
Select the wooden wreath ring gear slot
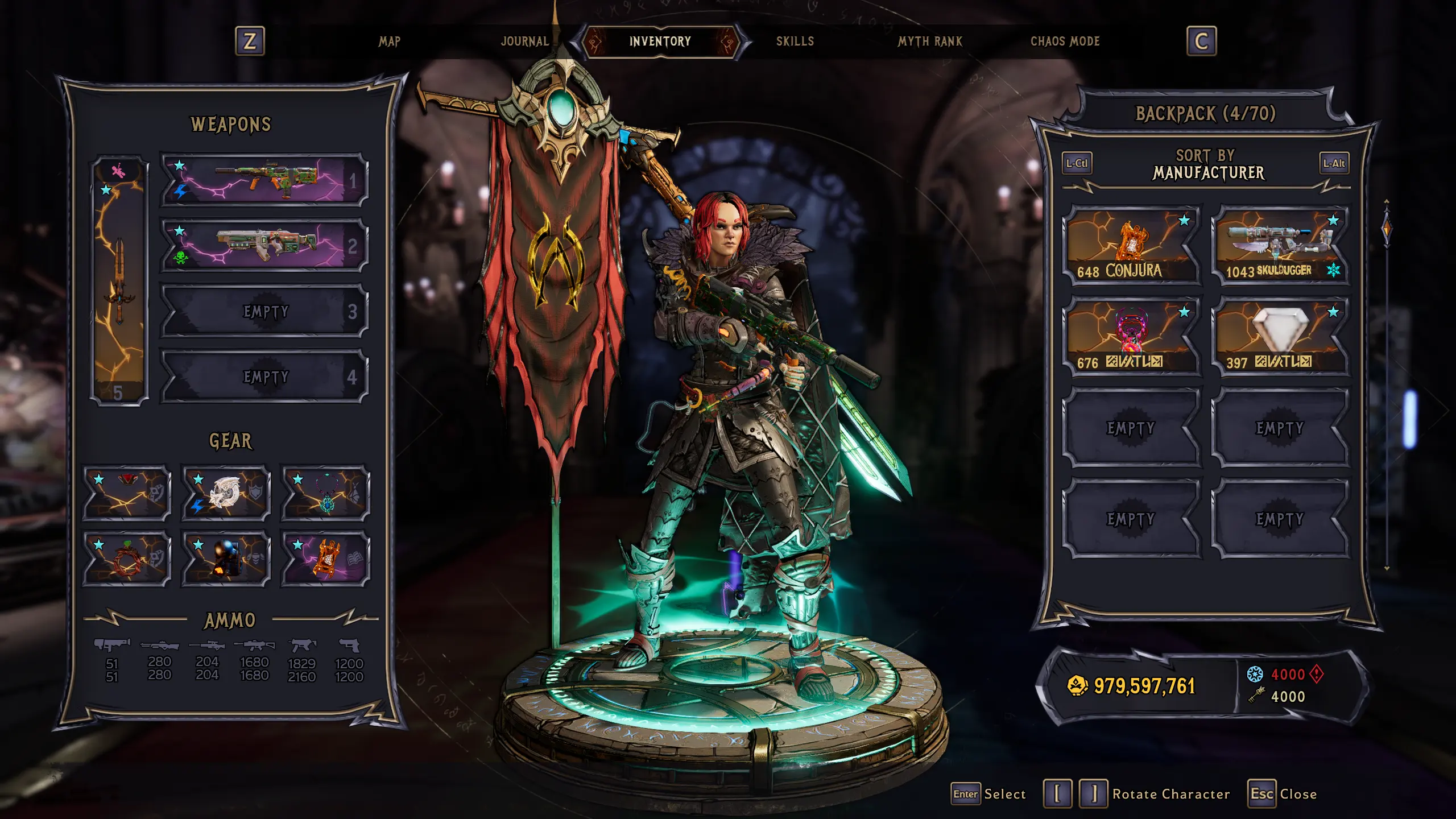126,559
